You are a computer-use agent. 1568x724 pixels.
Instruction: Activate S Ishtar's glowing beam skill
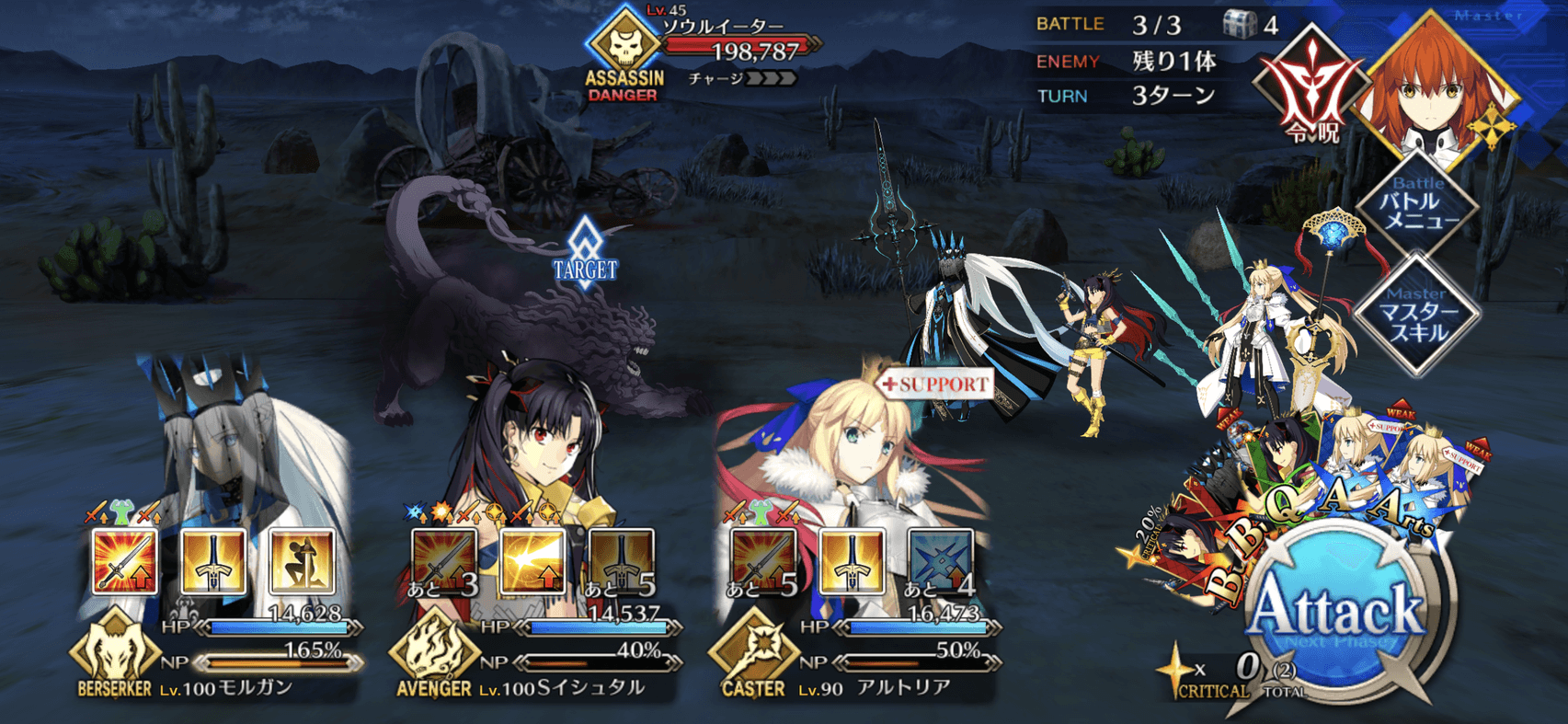tap(533, 561)
